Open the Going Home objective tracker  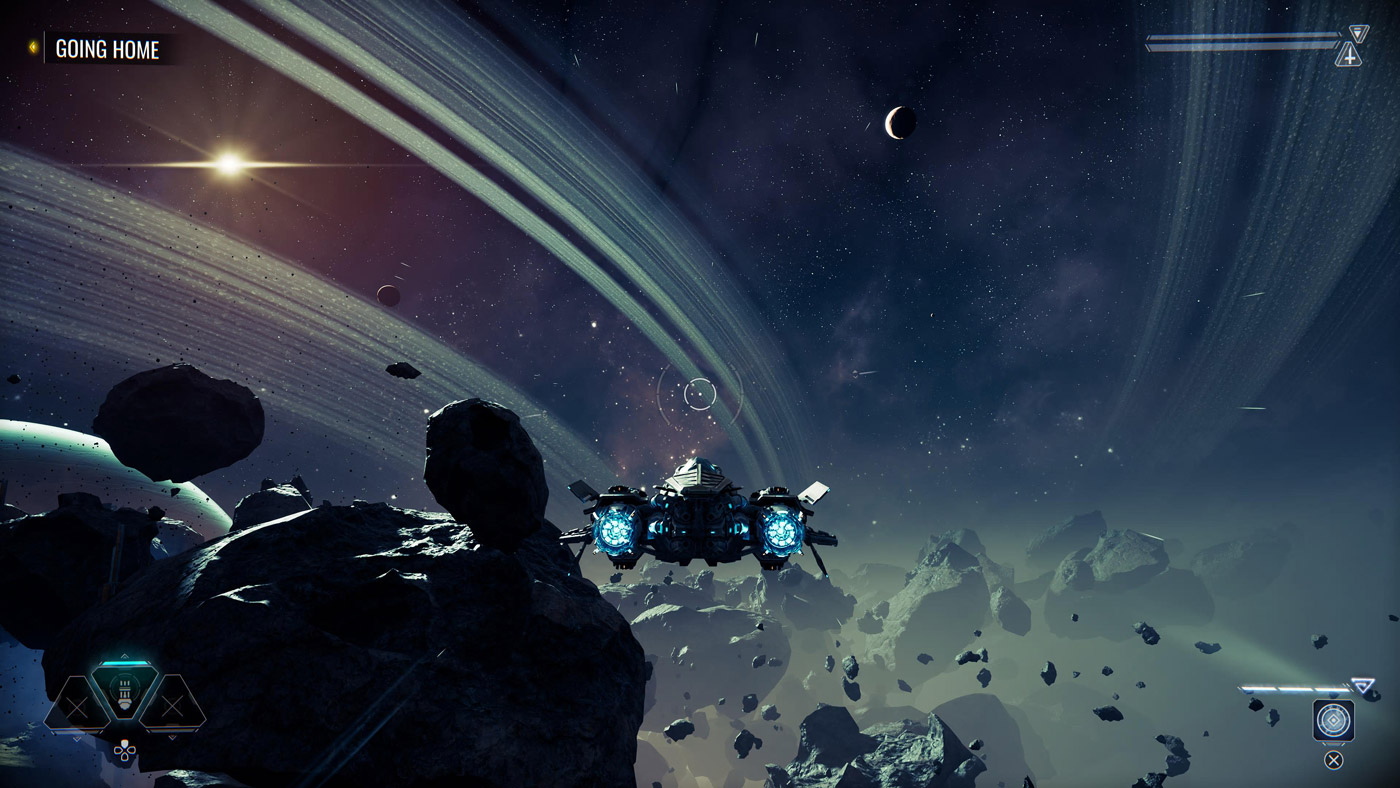(106, 49)
